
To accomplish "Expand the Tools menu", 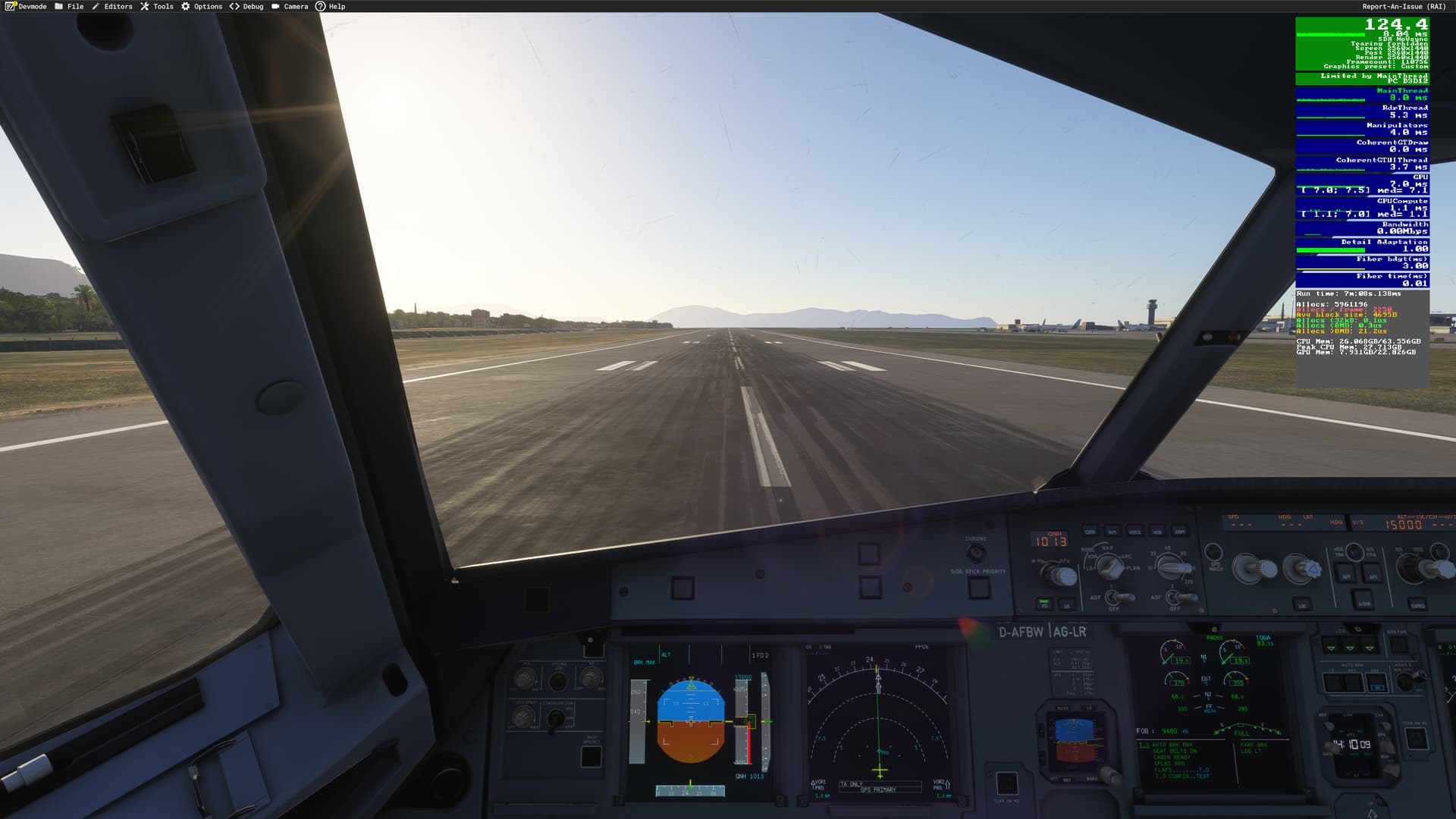I will coord(157,6).
